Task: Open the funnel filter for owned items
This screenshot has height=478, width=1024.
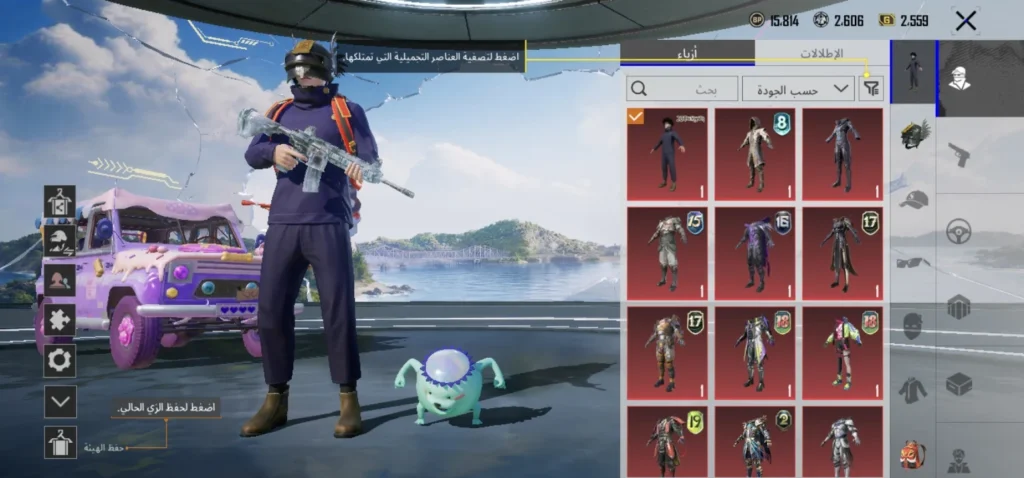Action: coord(872,89)
